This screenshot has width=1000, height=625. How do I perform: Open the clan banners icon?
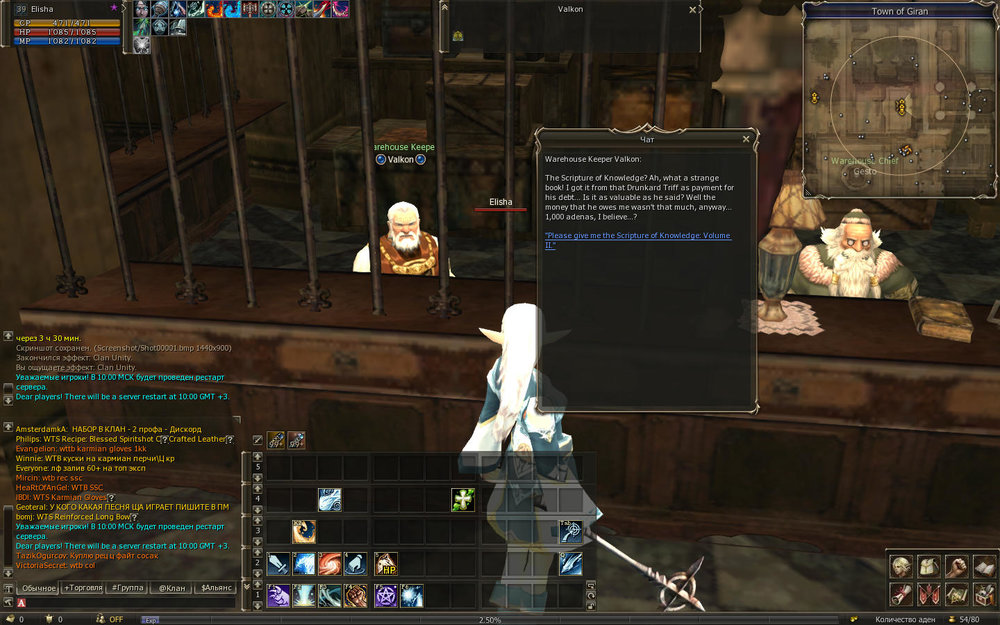pos(929,595)
